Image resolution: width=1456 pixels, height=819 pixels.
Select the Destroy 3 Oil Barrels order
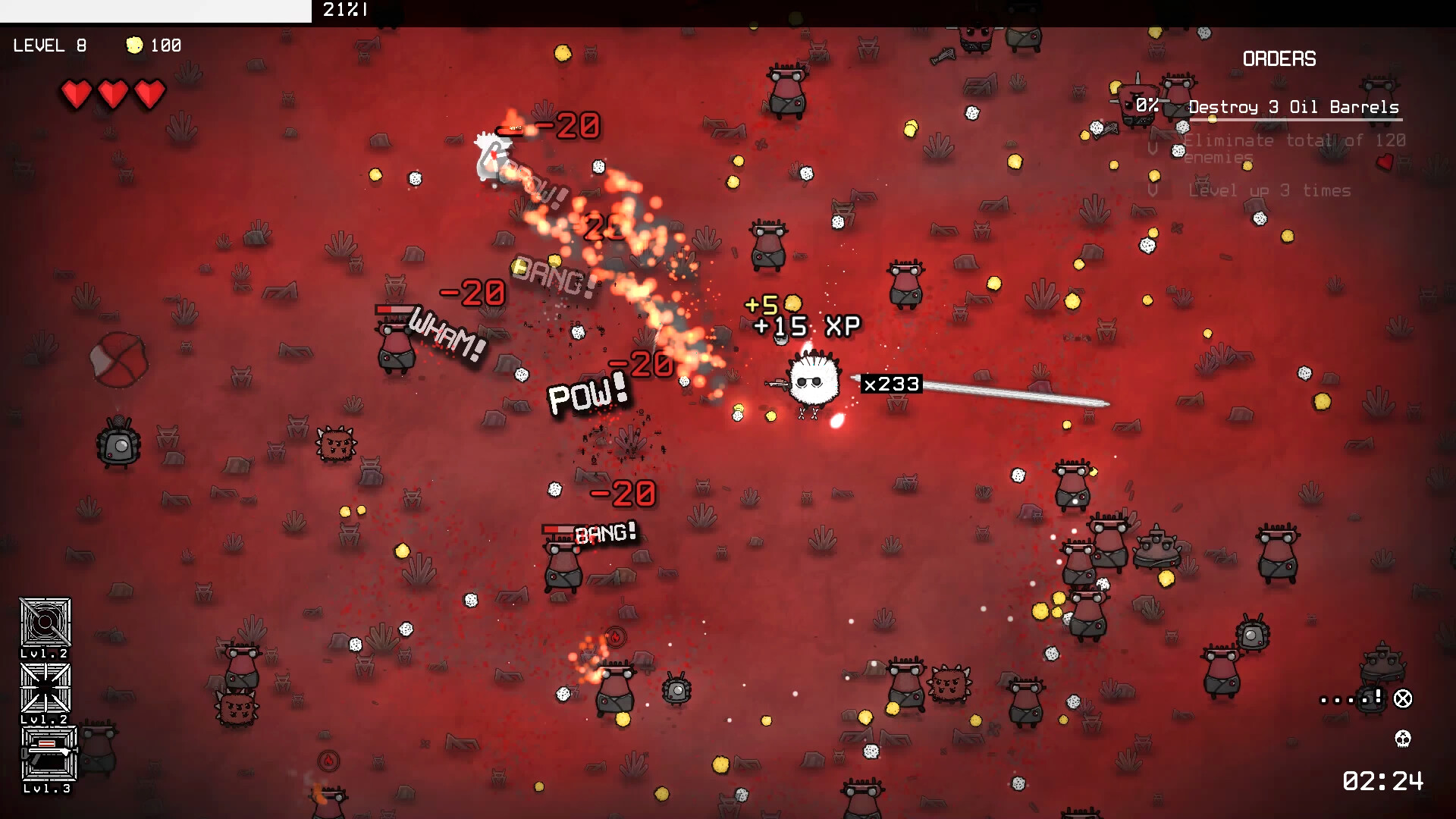pos(1293,108)
